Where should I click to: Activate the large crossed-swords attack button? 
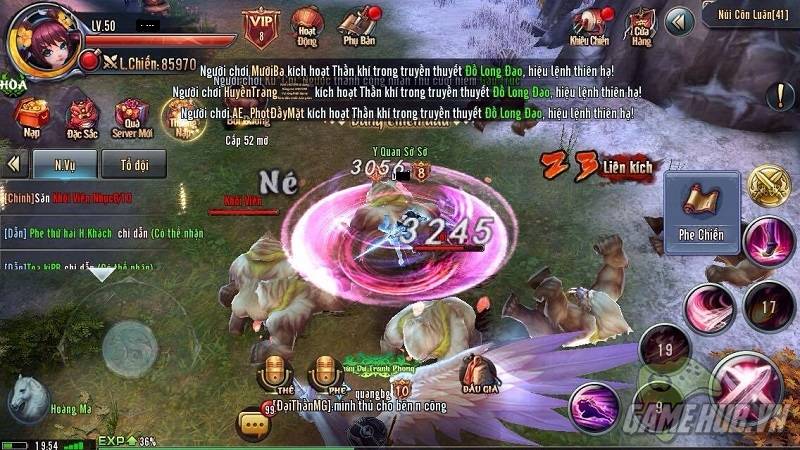(749, 389)
